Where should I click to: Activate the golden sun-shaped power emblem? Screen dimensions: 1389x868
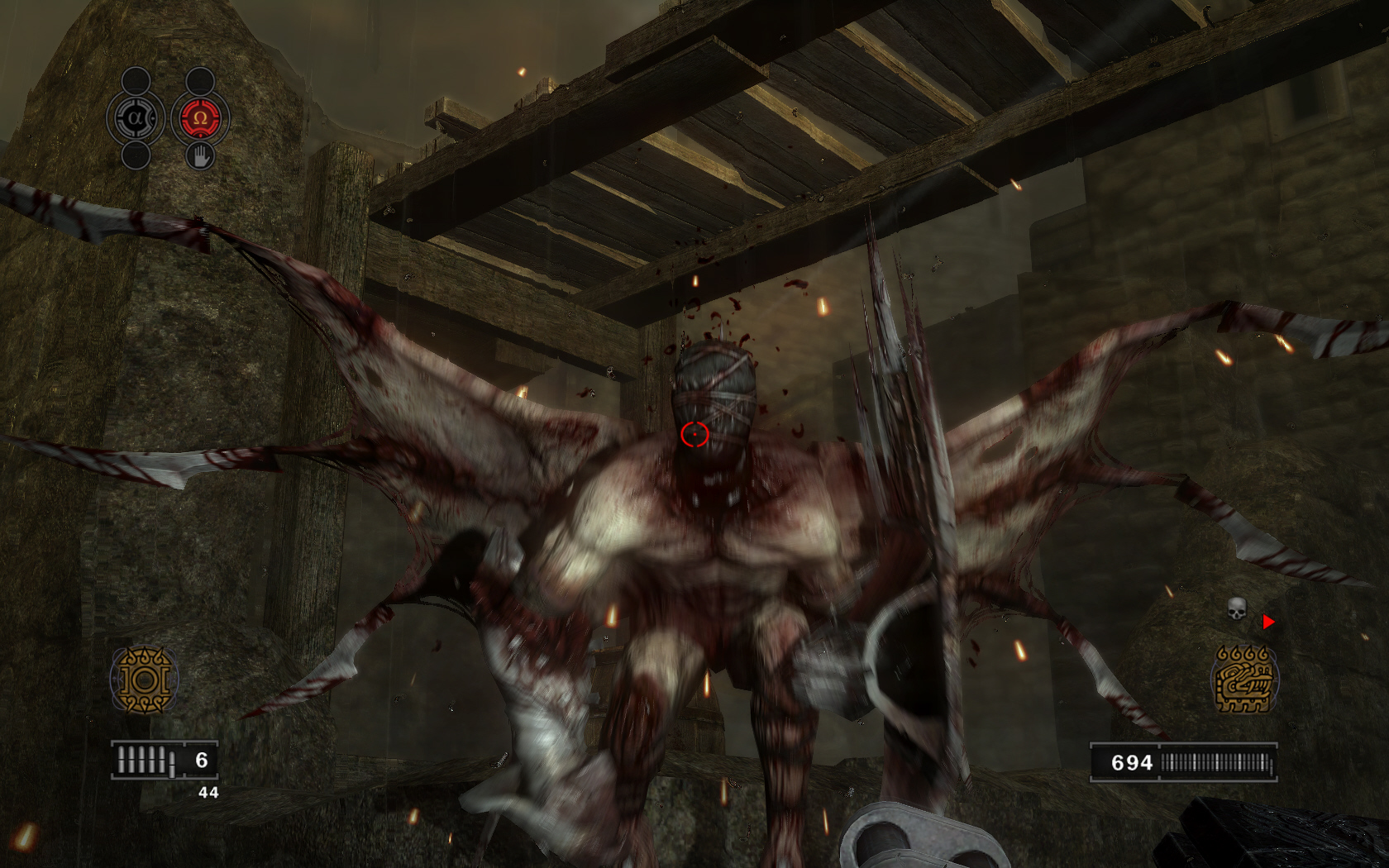[145, 680]
